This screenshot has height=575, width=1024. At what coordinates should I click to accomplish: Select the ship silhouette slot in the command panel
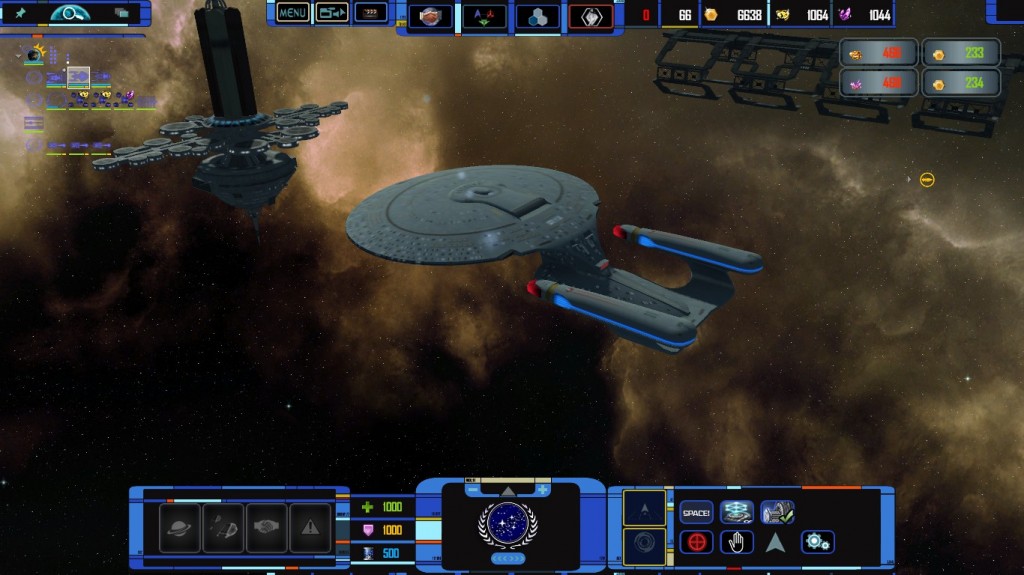click(644, 508)
